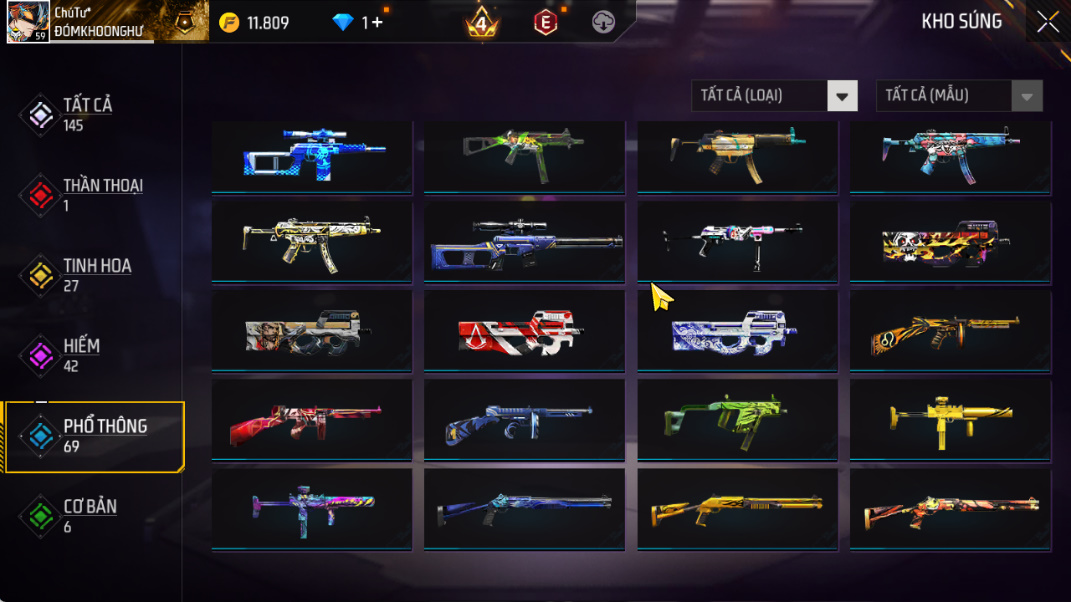Image resolution: width=1071 pixels, height=602 pixels.
Task: Select the Tinh Hoa category tab
Action: pos(97,274)
